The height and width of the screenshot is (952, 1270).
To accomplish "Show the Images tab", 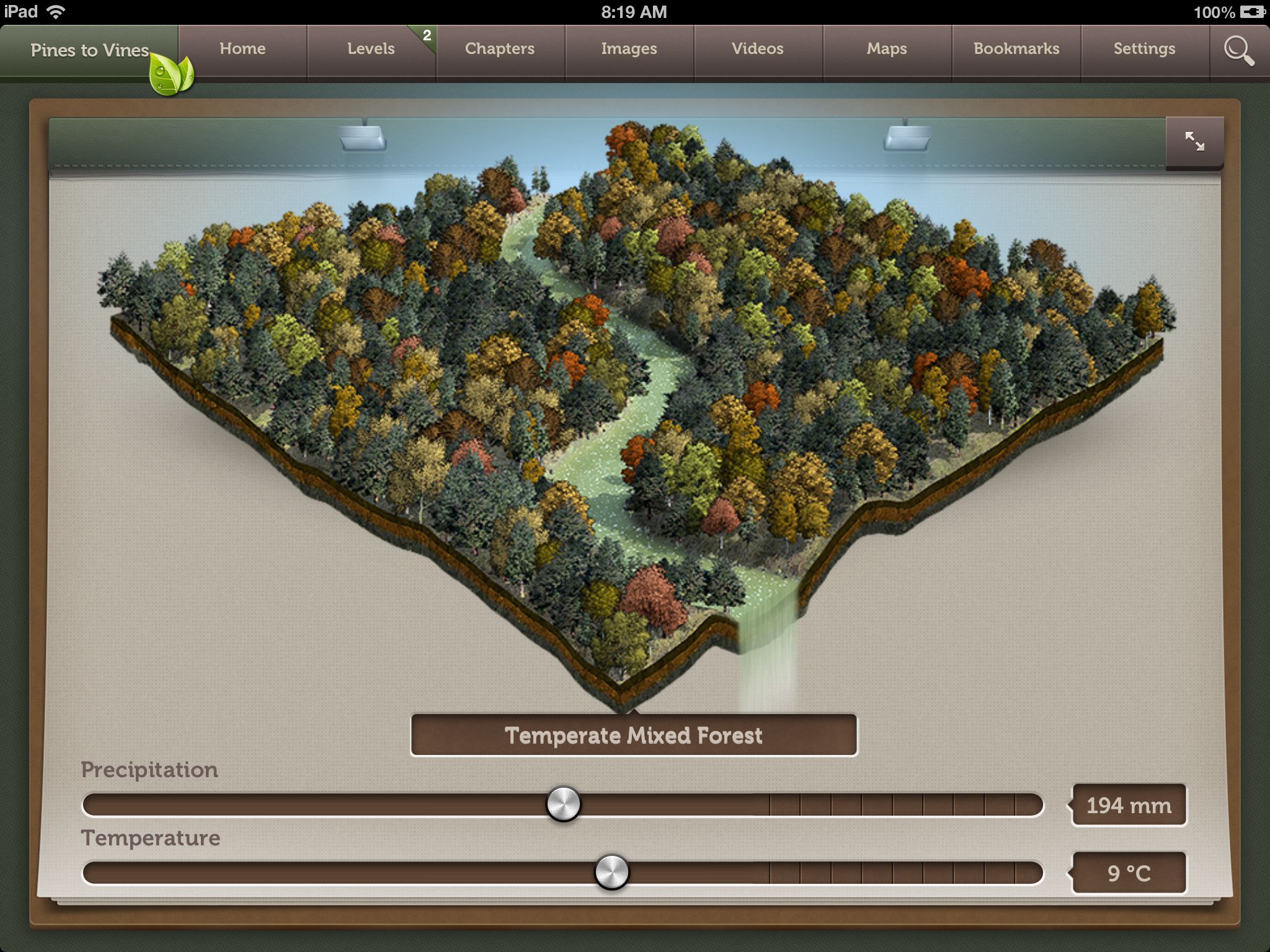I will click(x=629, y=49).
